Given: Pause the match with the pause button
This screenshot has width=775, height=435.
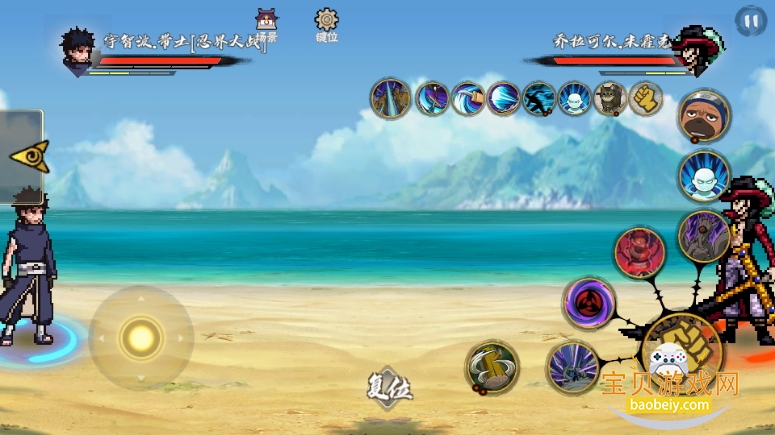Looking at the screenshot, I should pos(749,20).
